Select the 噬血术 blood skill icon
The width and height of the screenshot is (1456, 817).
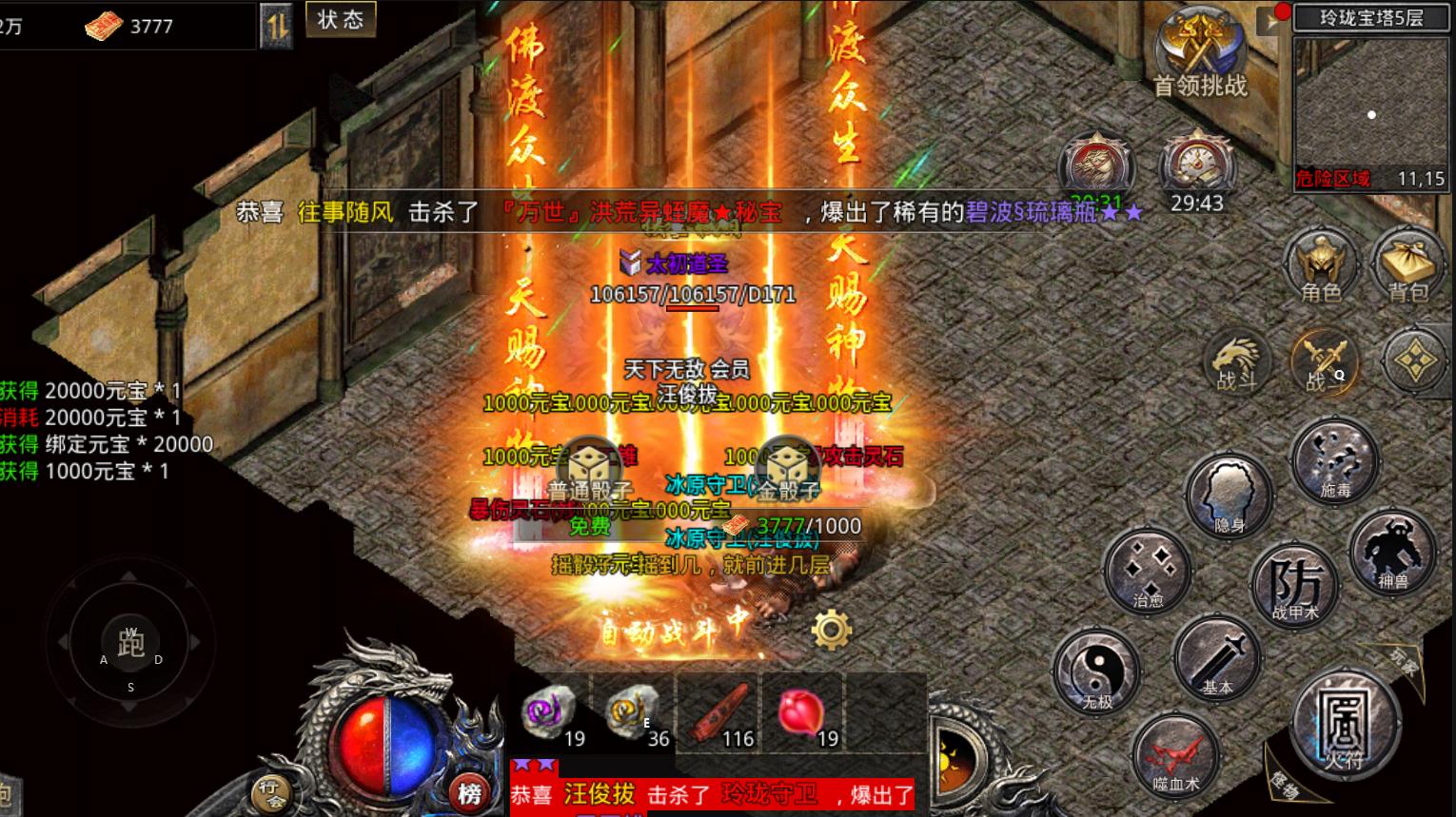[x=1176, y=756]
